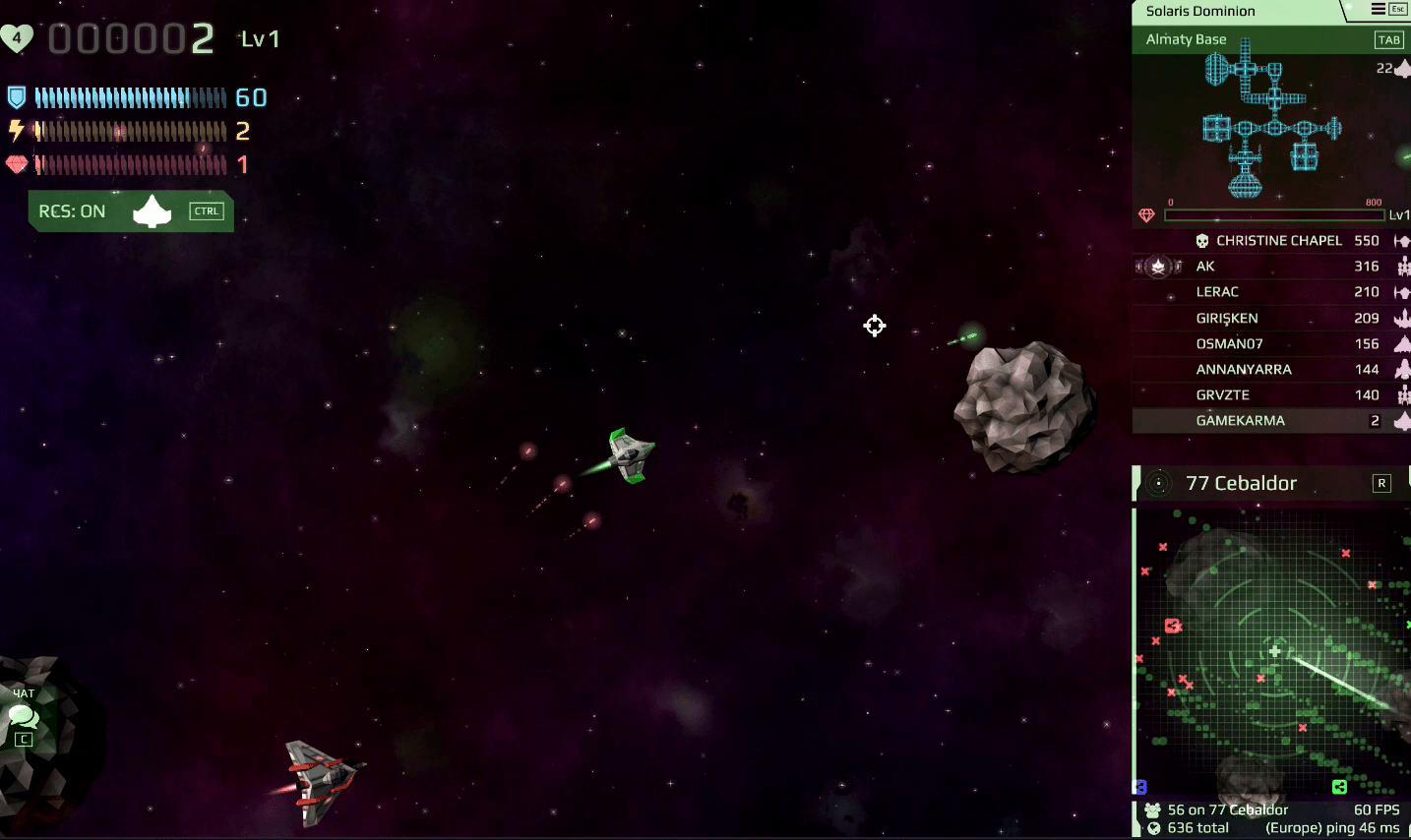Click the LERAC leaderboard row
Image resolution: width=1411 pixels, height=840 pixels.
(x=1217, y=292)
